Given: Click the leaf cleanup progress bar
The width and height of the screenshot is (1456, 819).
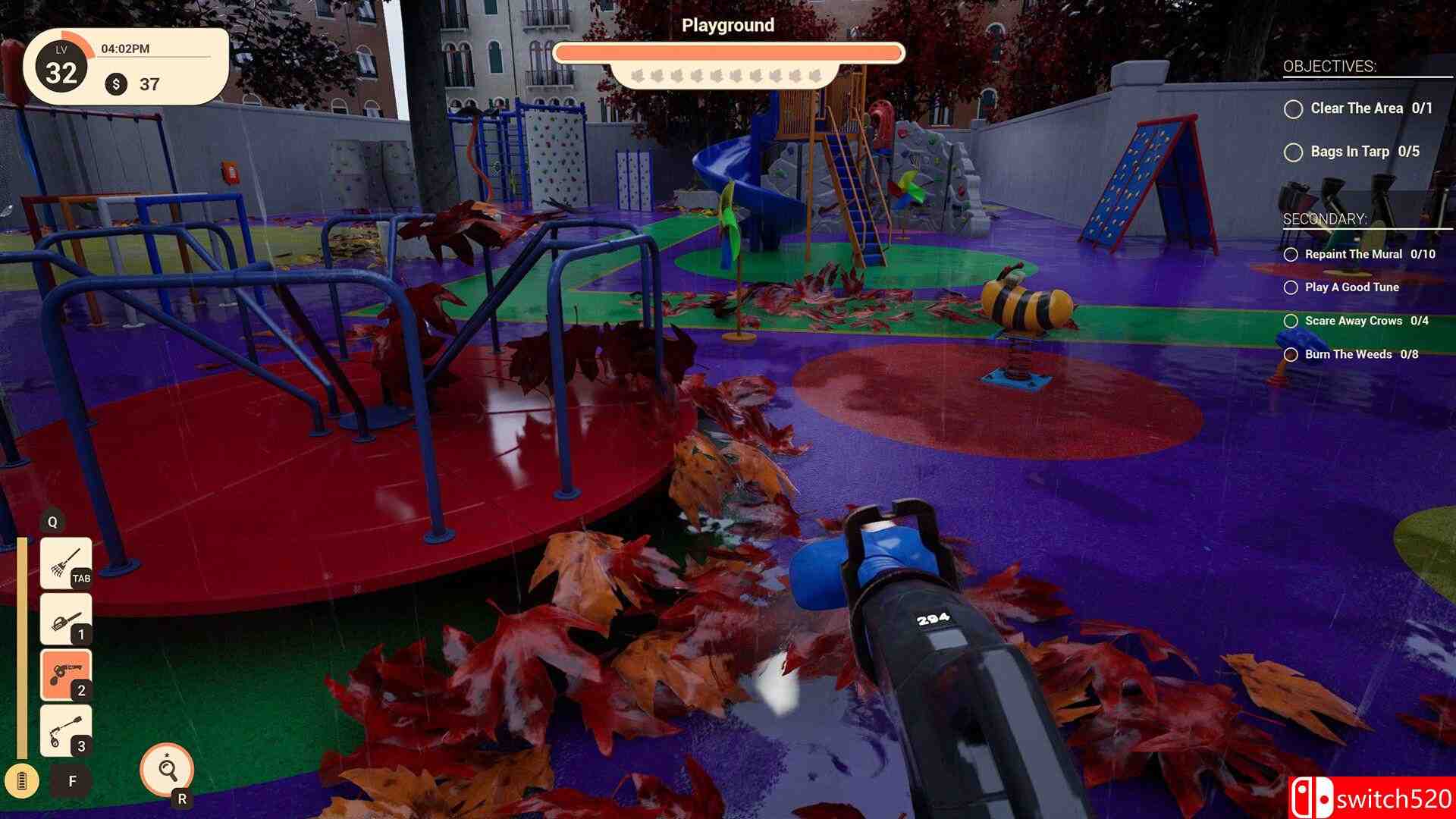Looking at the screenshot, I should pos(728,52).
